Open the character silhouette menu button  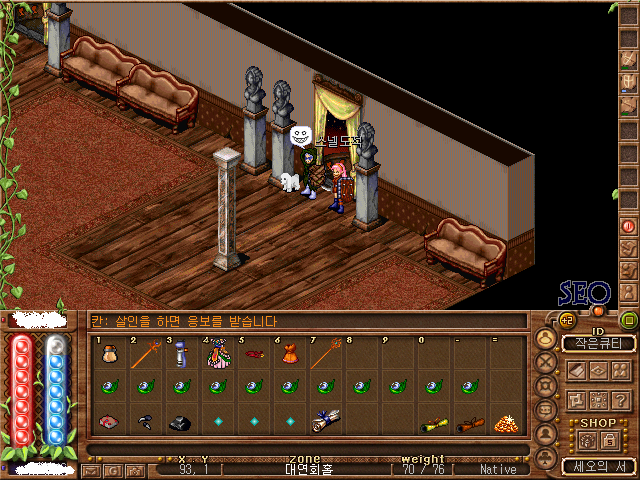(x=544, y=339)
